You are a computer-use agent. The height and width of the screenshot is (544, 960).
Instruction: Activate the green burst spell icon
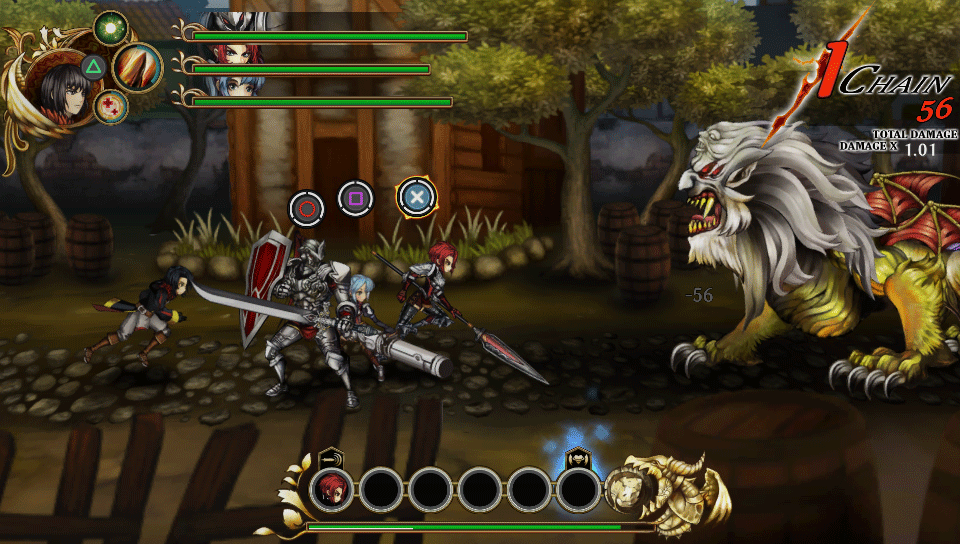pyautogui.click(x=109, y=27)
